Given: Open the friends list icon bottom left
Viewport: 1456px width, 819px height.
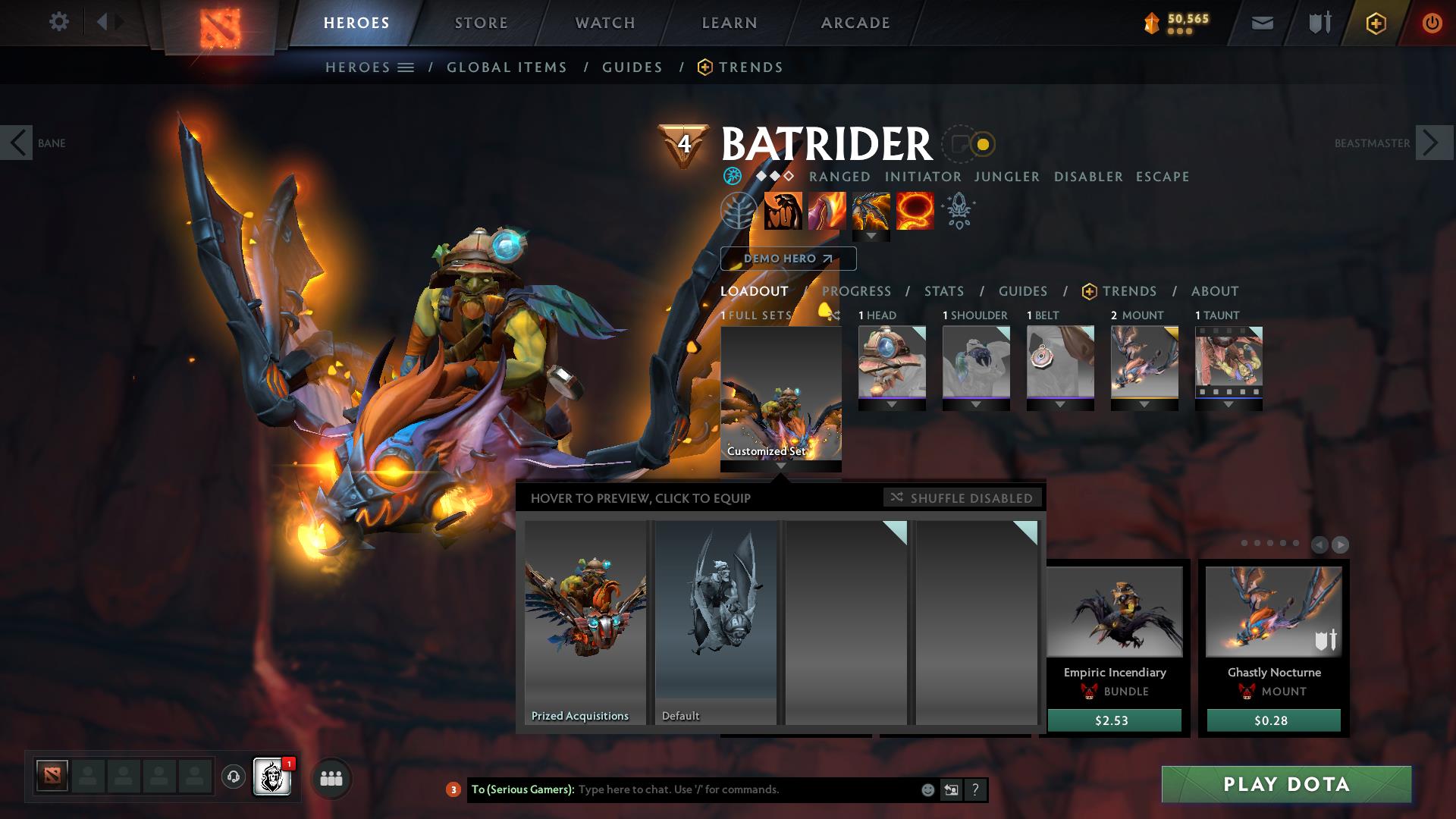Looking at the screenshot, I should click(330, 778).
